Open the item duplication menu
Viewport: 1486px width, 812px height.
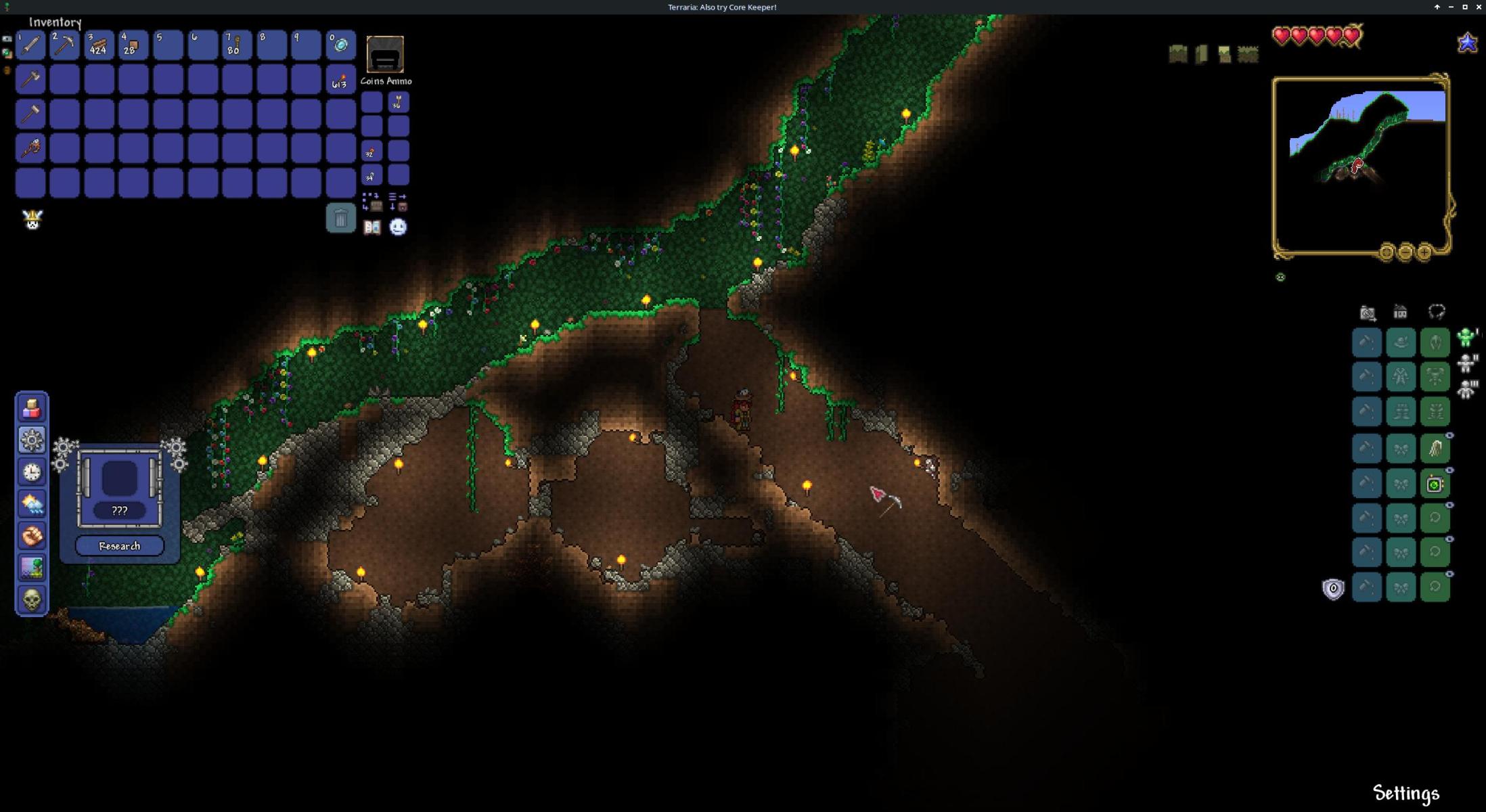(32, 408)
